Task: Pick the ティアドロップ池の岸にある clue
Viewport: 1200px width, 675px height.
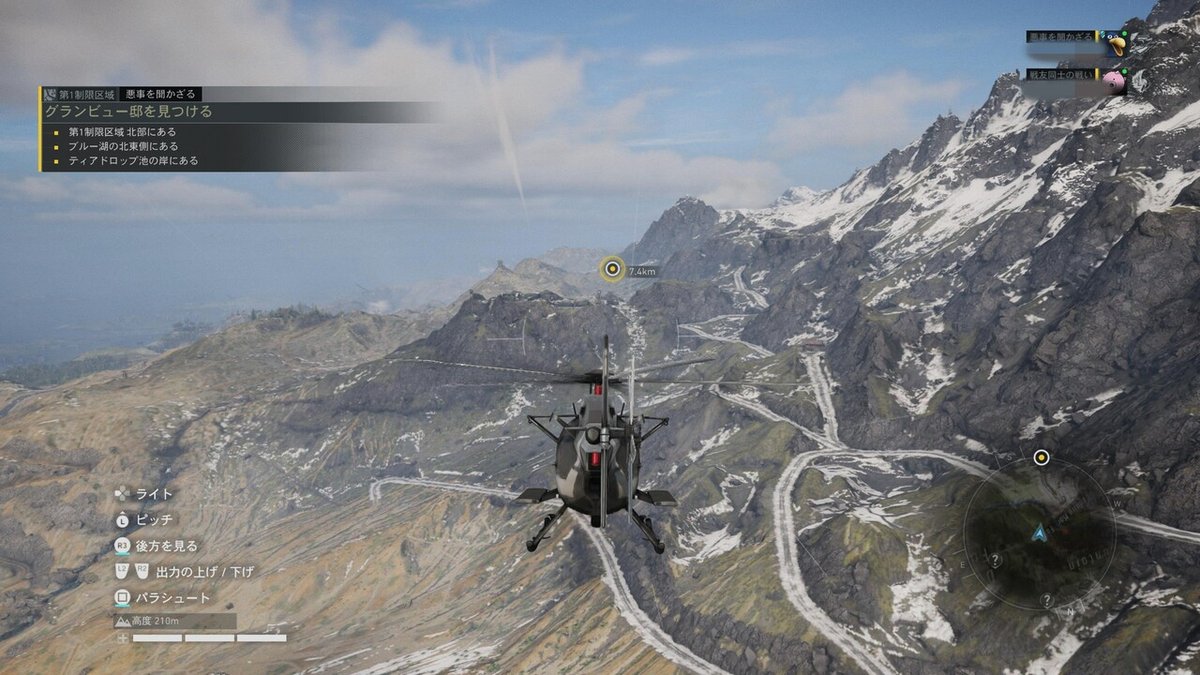Action: point(133,160)
